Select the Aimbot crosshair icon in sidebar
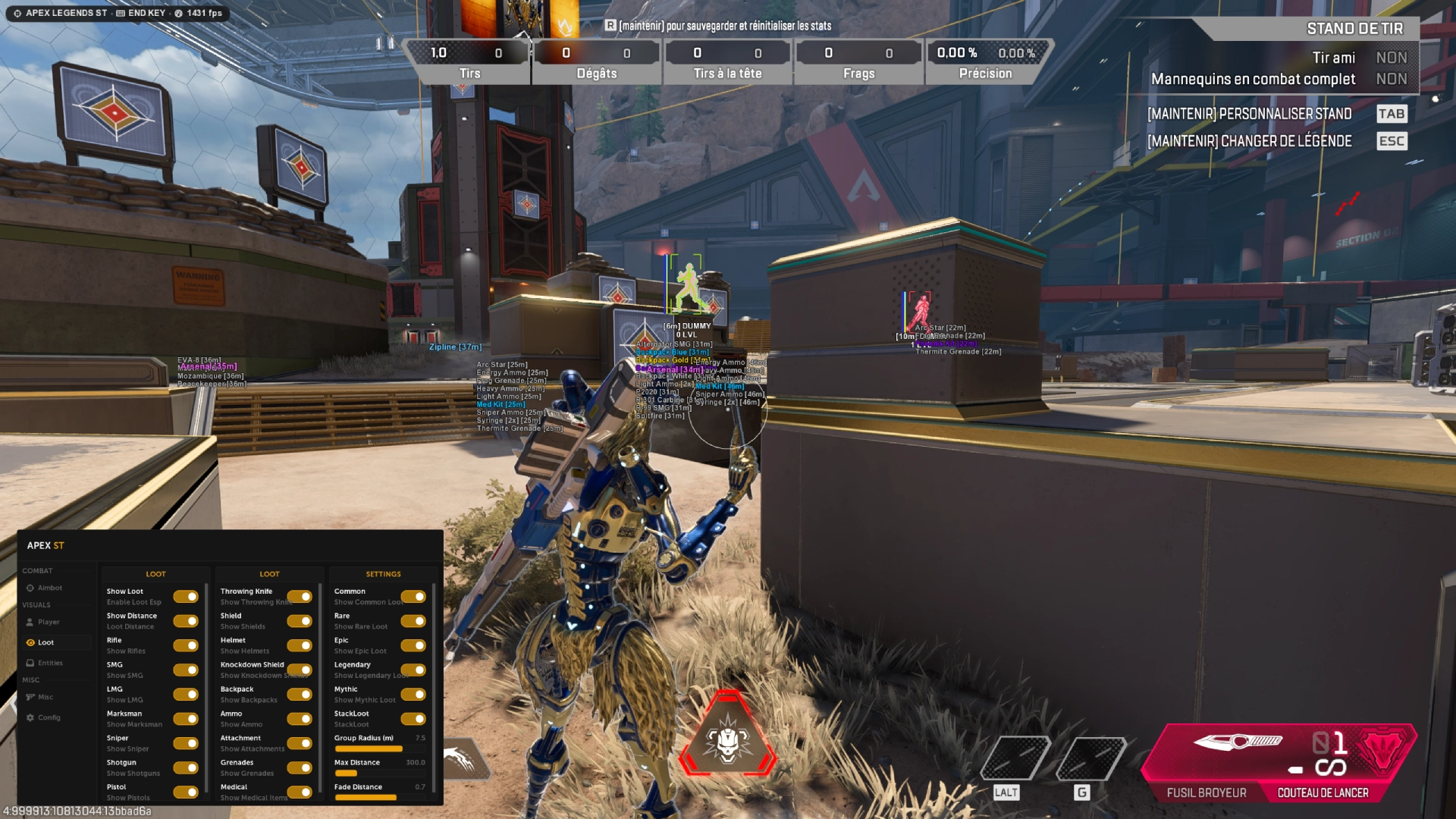1456x819 pixels. [32, 588]
